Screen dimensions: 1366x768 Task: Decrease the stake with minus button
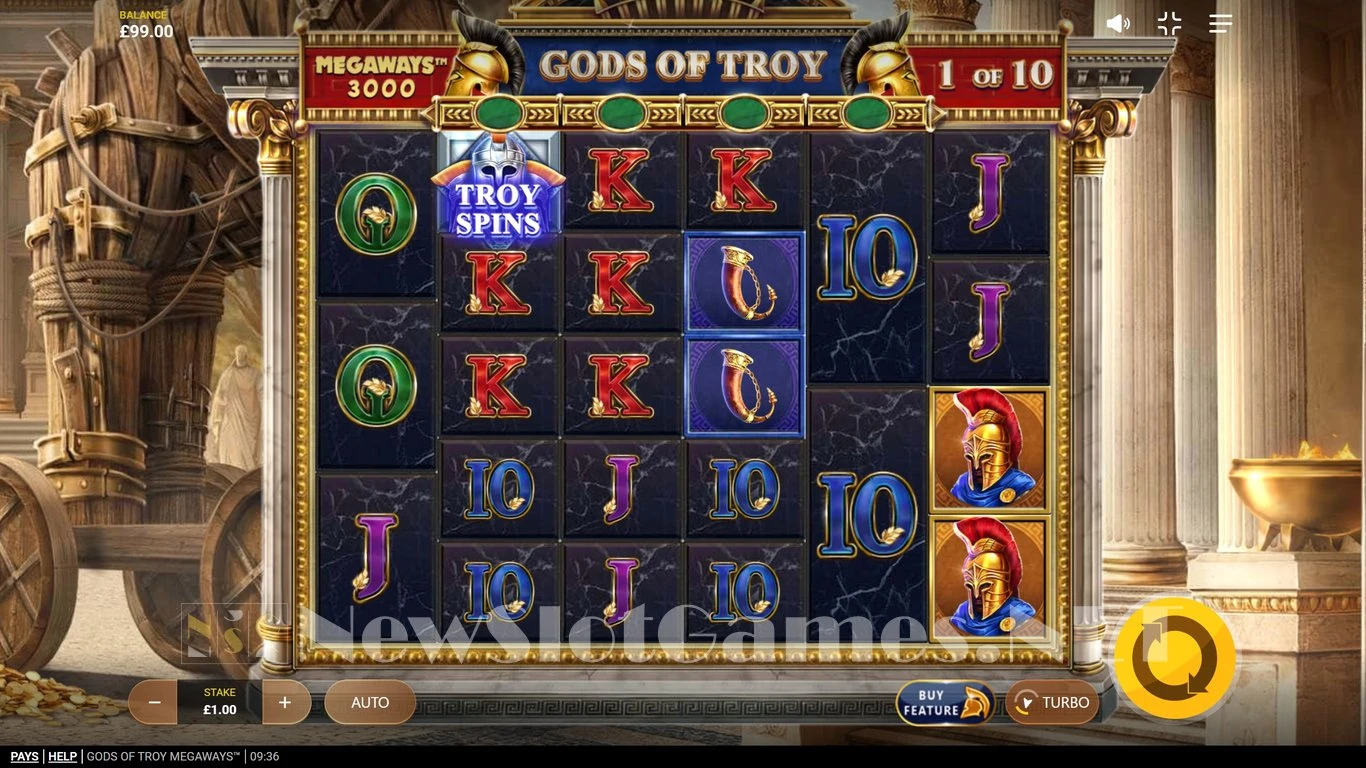coord(154,703)
